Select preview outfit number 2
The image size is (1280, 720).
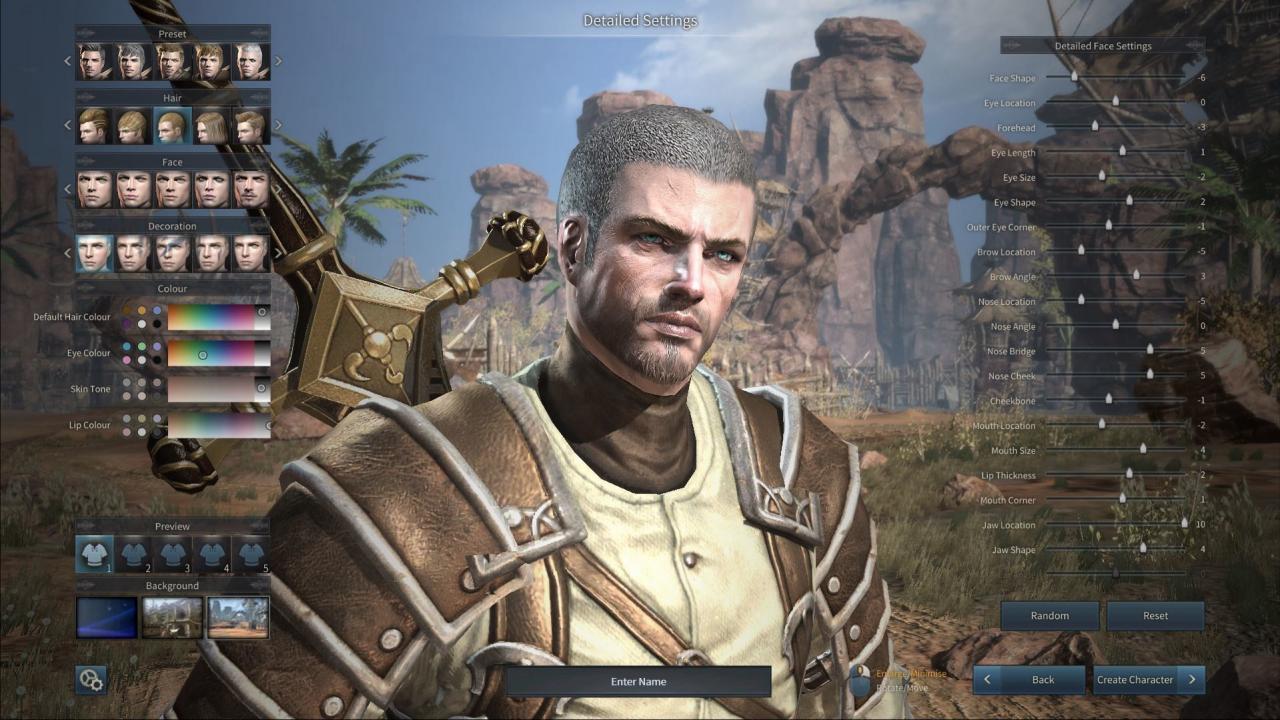pyautogui.click(x=133, y=554)
